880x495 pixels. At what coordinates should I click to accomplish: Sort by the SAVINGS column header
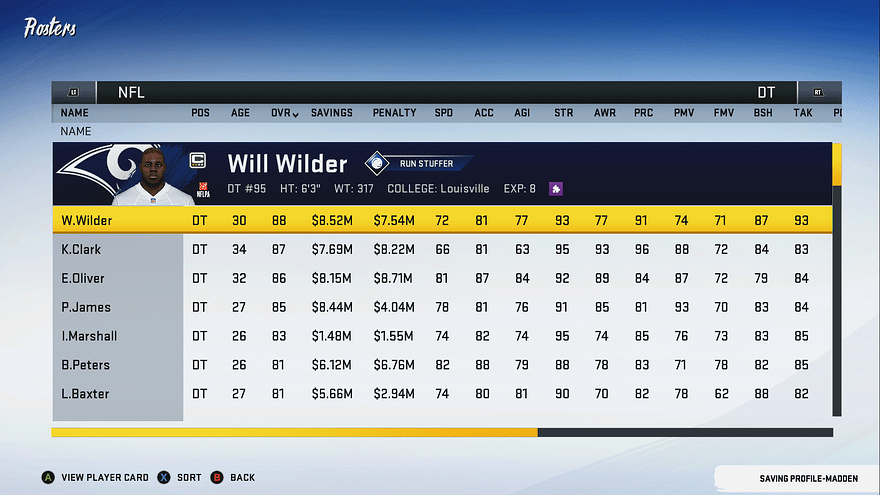tap(331, 113)
